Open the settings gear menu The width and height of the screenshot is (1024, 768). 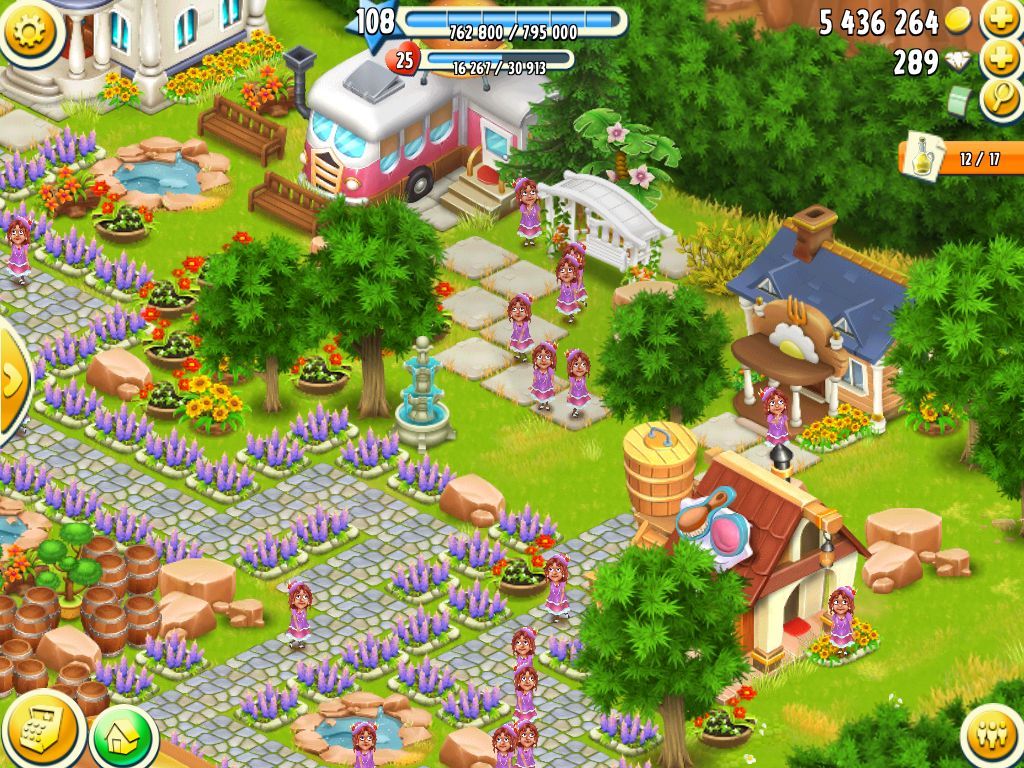coord(30,30)
